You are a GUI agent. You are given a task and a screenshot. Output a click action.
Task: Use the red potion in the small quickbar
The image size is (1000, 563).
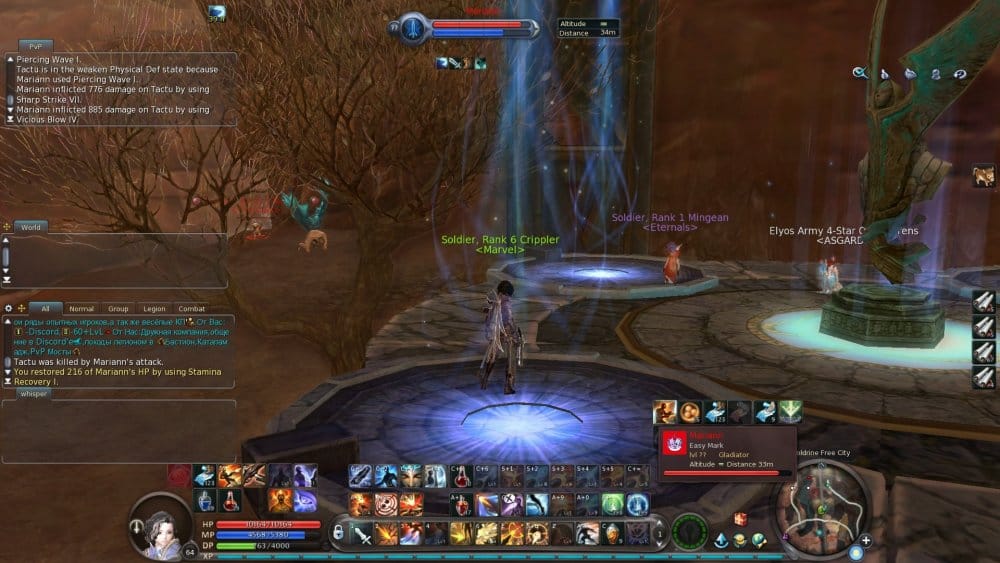(228, 499)
